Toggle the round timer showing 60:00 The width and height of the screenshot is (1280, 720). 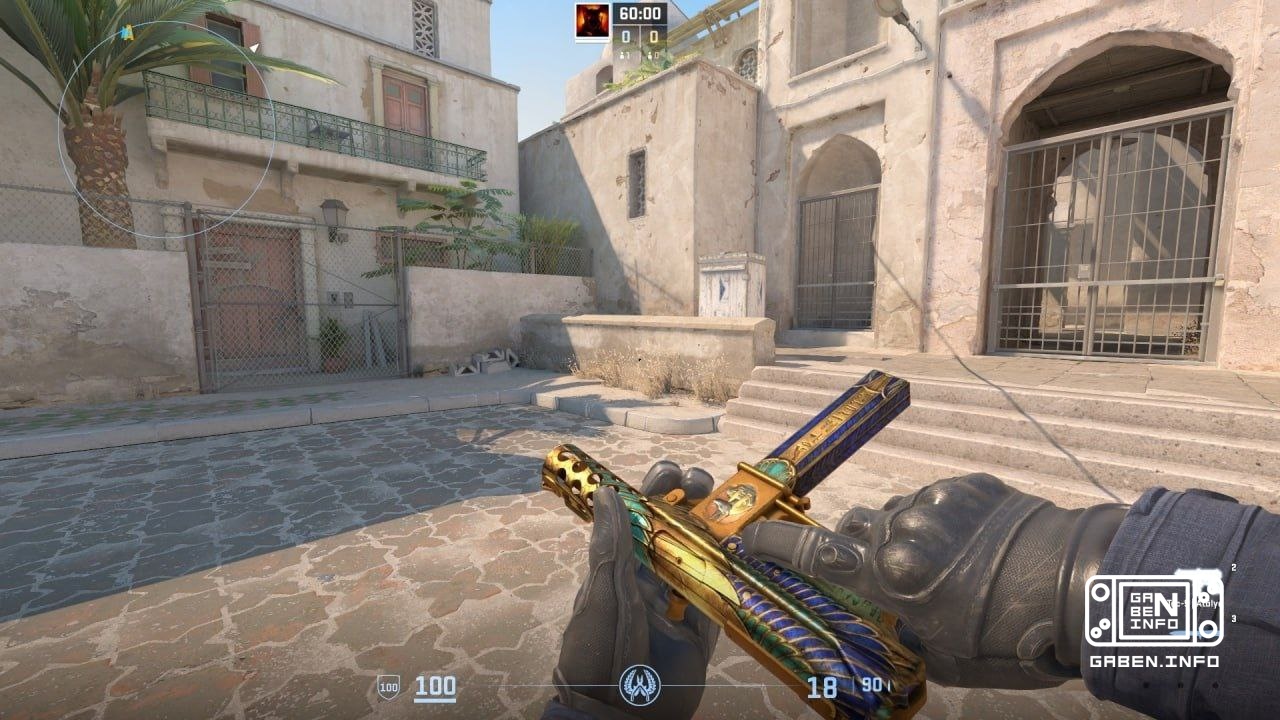640,13
